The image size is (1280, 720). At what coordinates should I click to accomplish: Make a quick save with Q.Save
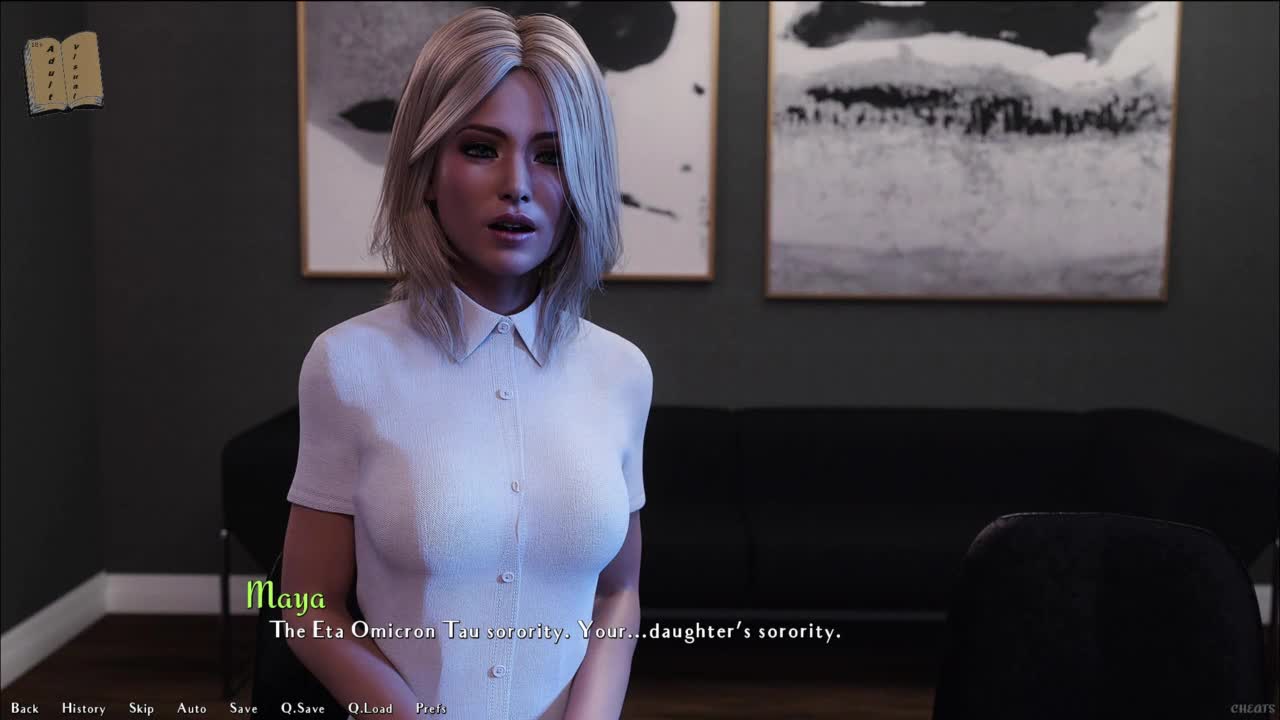pyautogui.click(x=302, y=708)
